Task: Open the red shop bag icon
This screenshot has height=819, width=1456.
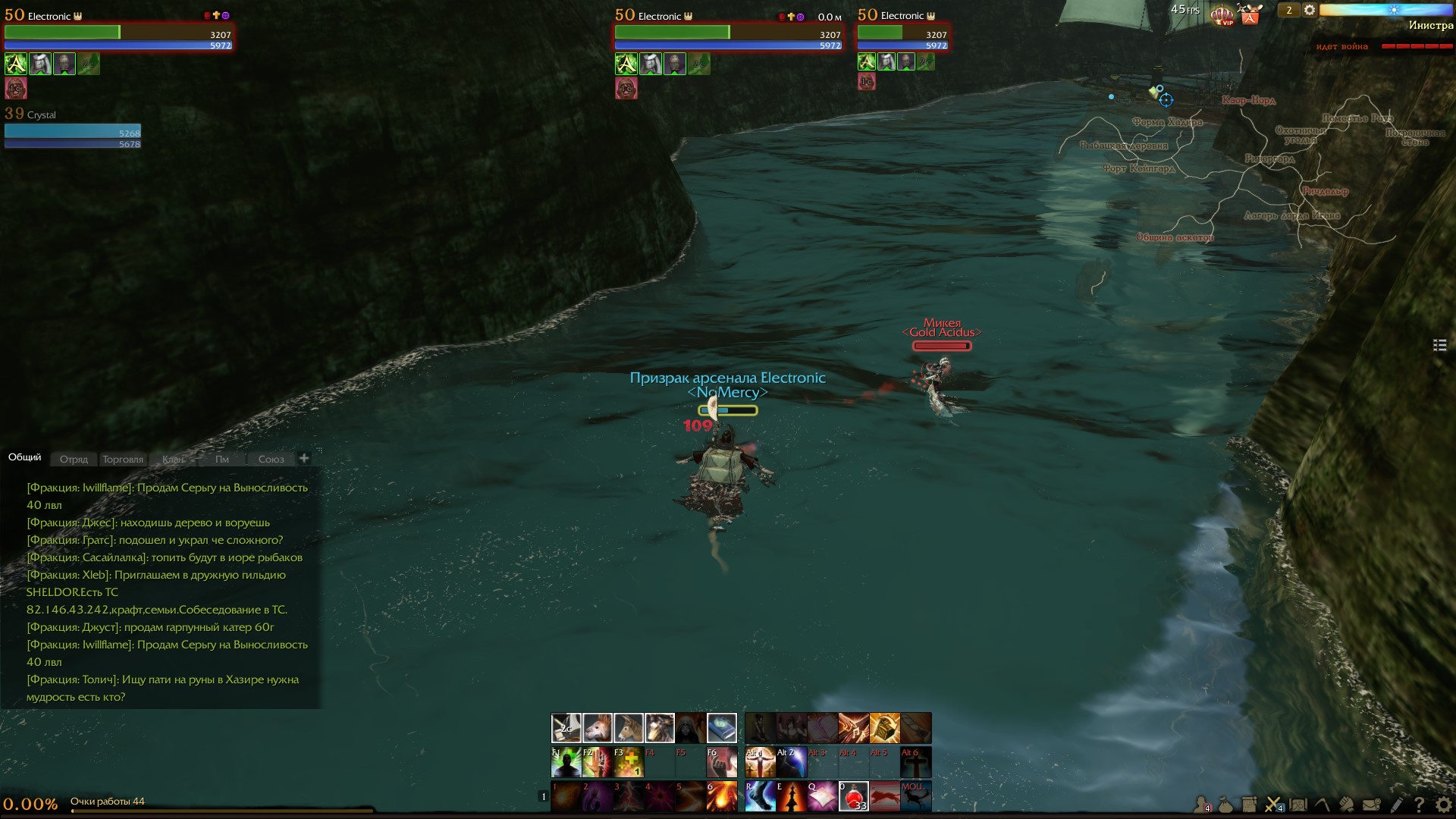Action: click(1250, 15)
